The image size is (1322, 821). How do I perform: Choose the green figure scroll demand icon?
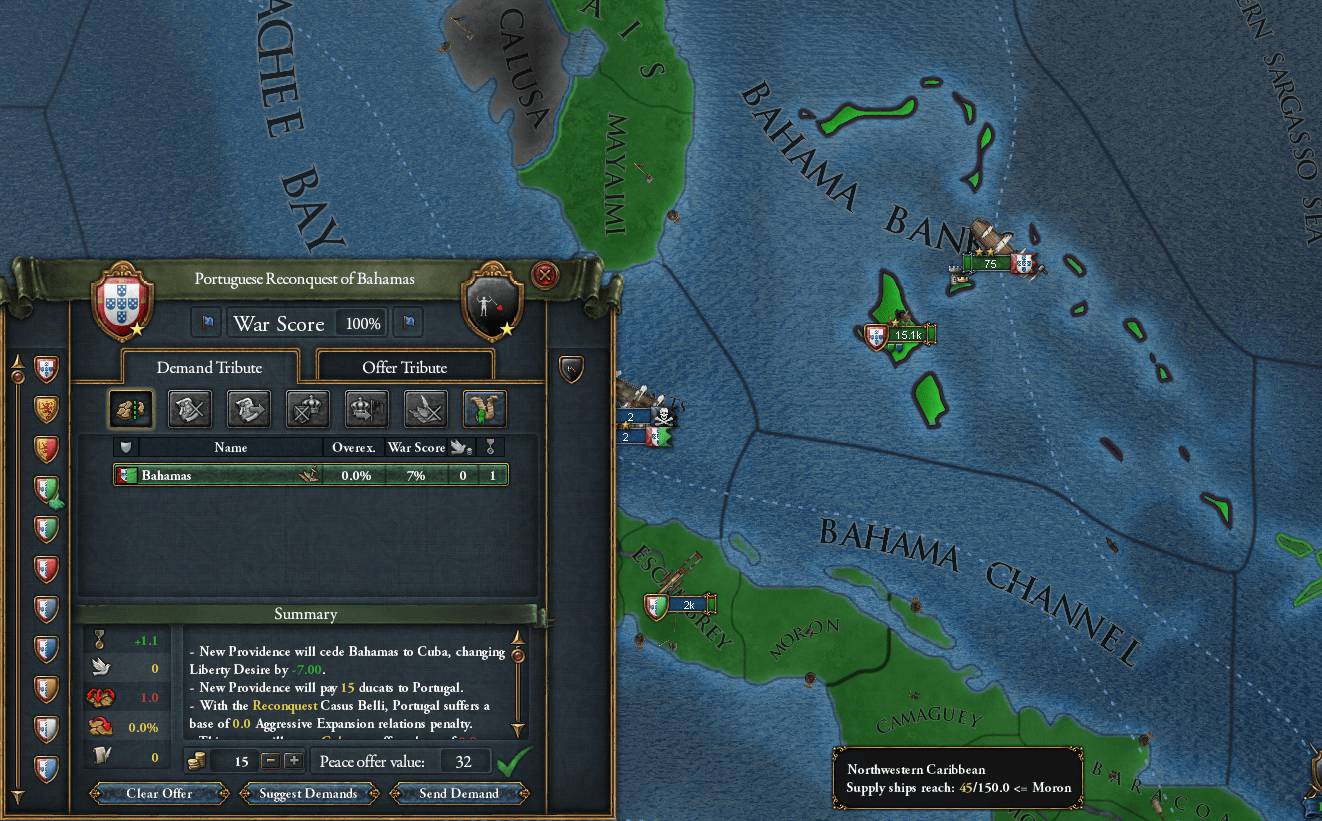click(x=485, y=408)
